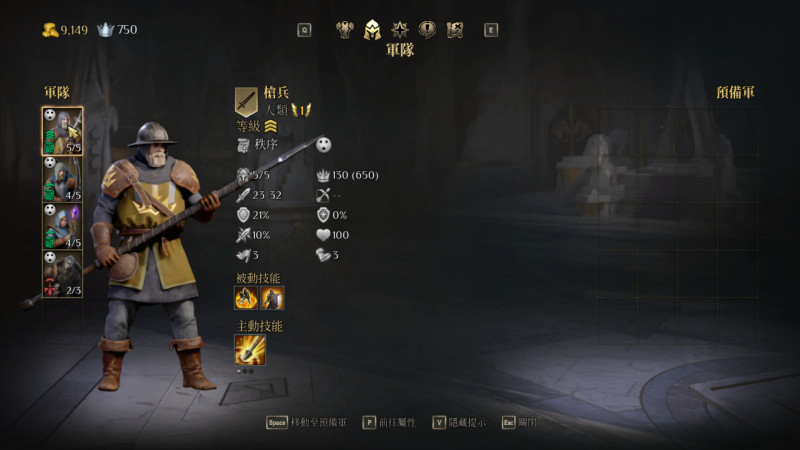Switch to the four-pointed star tab
The width and height of the screenshot is (800, 450).
point(400,29)
